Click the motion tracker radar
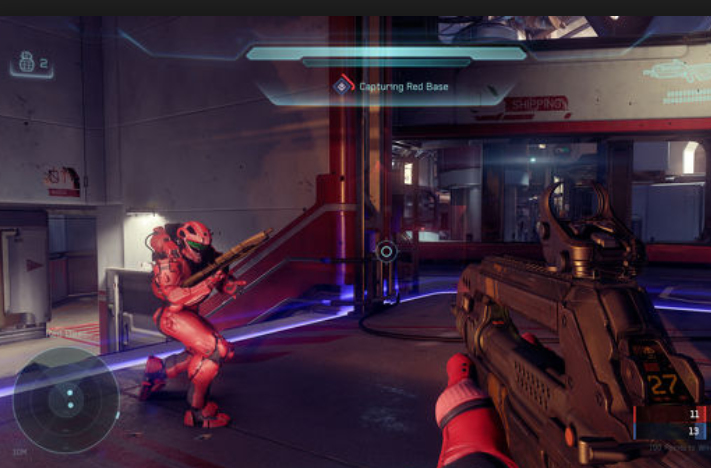711x468 pixels. tap(65, 400)
